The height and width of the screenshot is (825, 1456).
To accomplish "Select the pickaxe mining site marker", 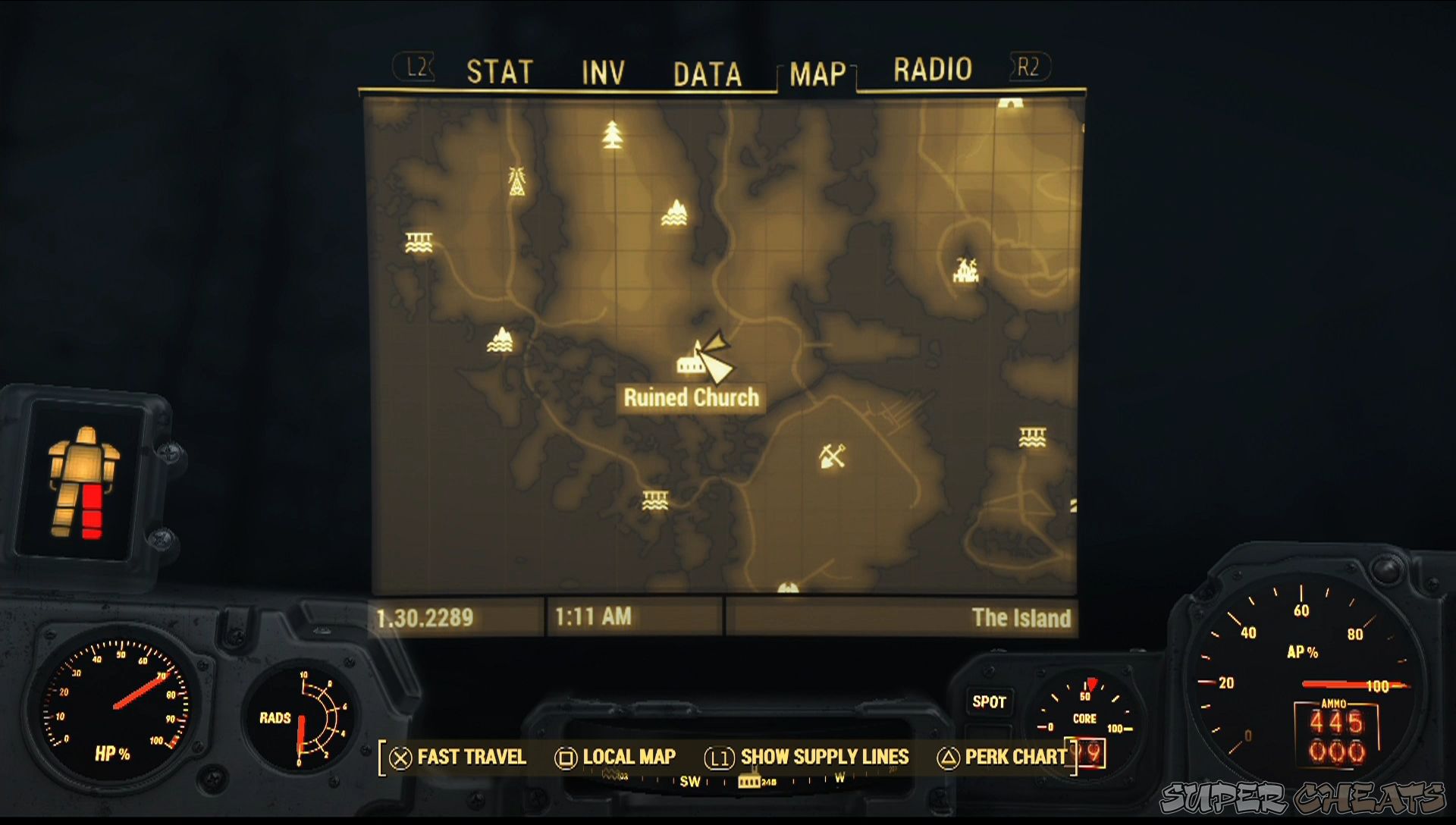I will (x=833, y=456).
